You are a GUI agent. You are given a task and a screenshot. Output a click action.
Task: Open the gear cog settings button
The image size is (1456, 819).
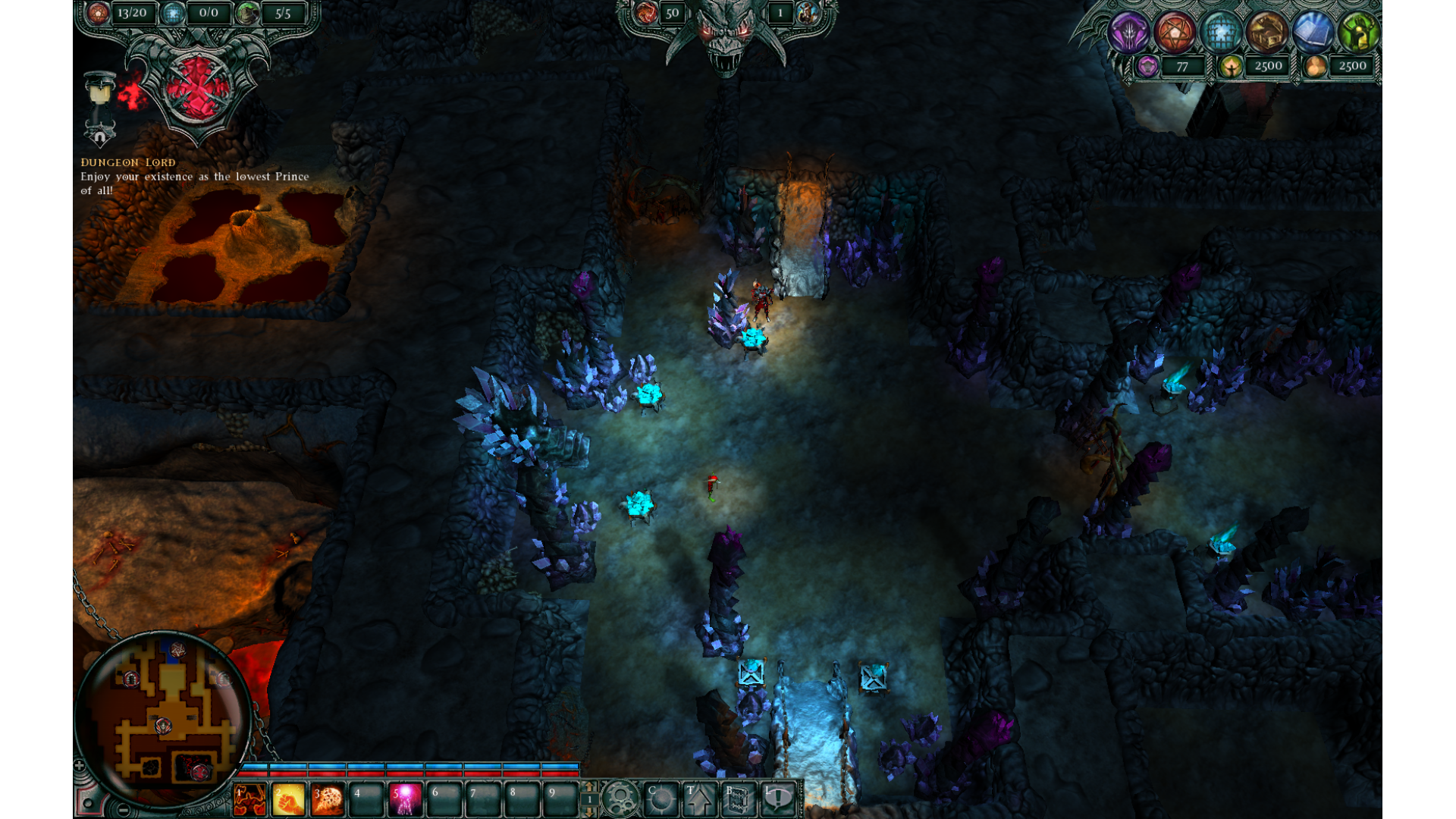[x=620, y=799]
